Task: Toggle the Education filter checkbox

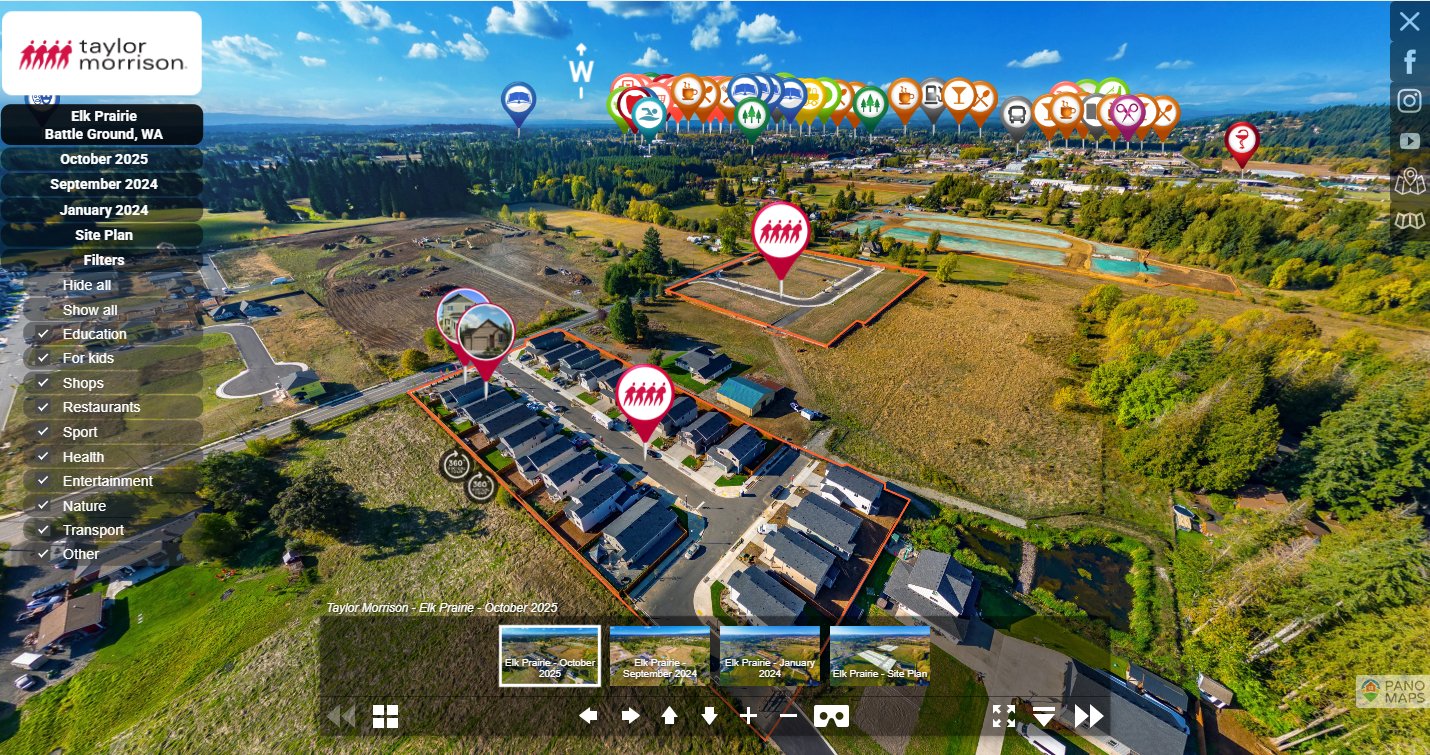Action: 43,334
